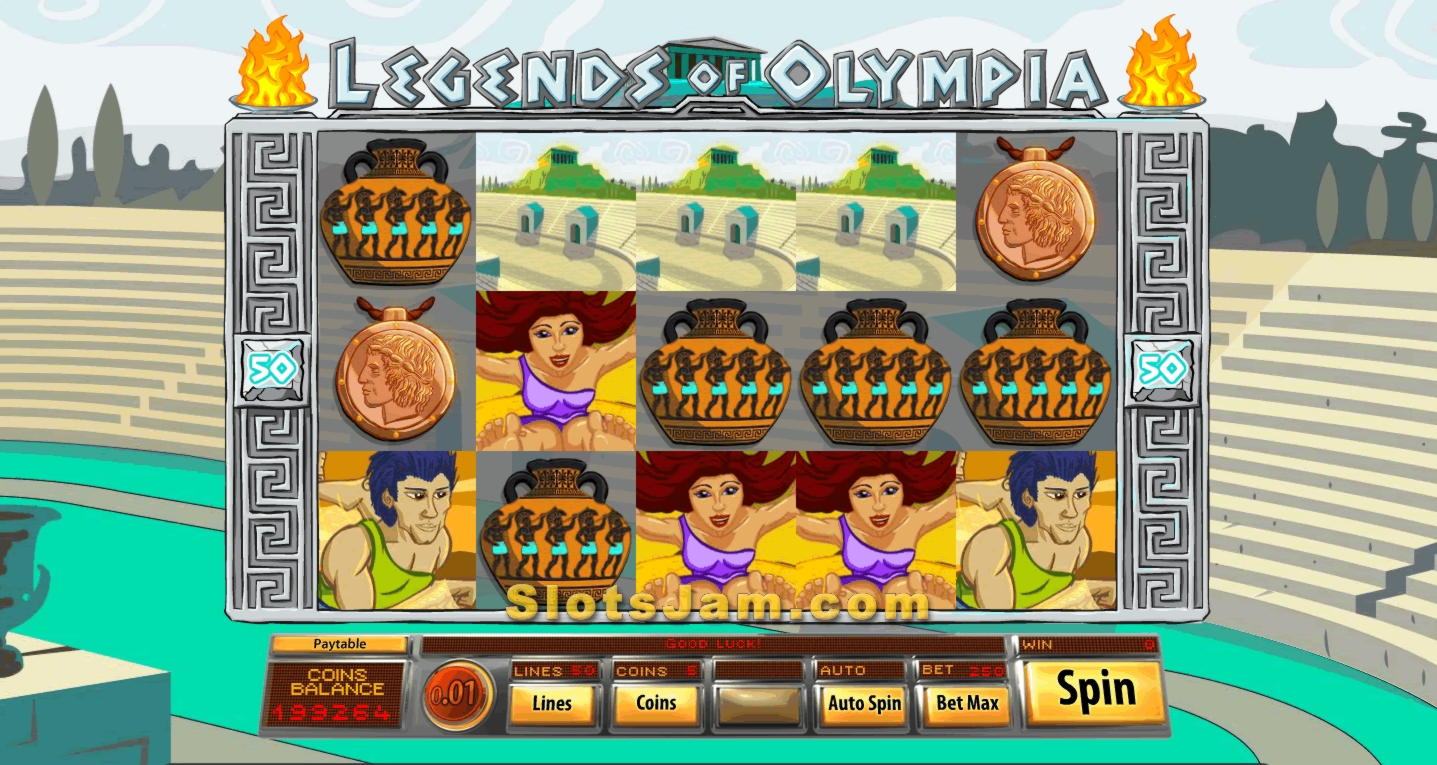Click the 0.01 coin value chip
Image resolution: width=1437 pixels, height=765 pixels.
[457, 693]
